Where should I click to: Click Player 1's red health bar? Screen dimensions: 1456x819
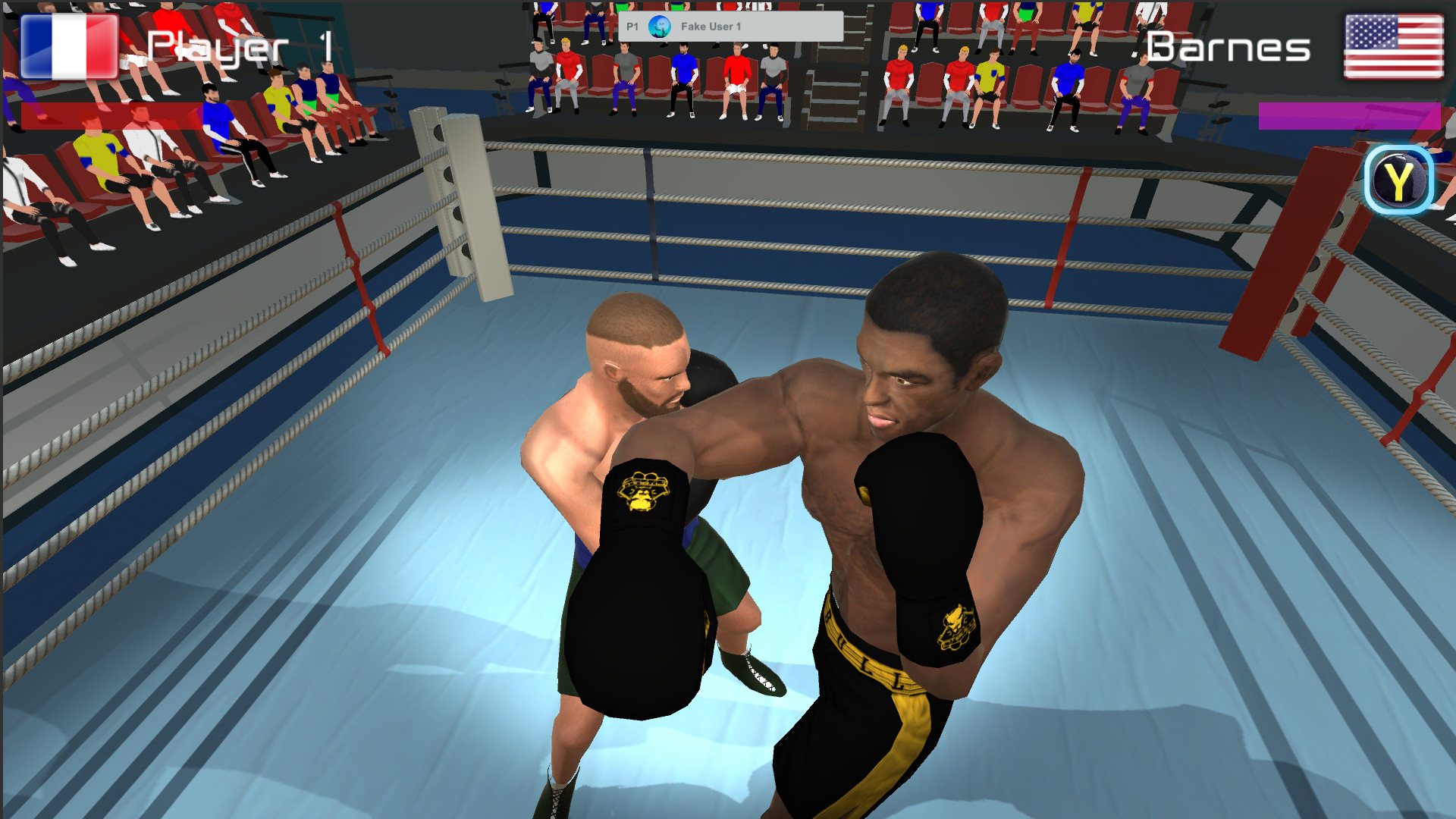(114, 115)
